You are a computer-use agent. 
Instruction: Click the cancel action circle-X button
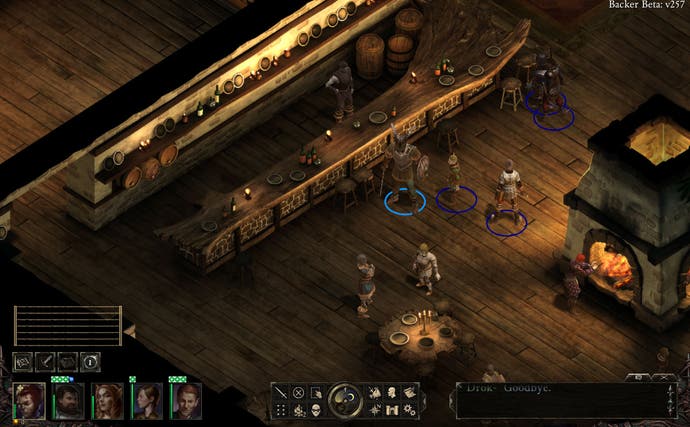tap(298, 393)
